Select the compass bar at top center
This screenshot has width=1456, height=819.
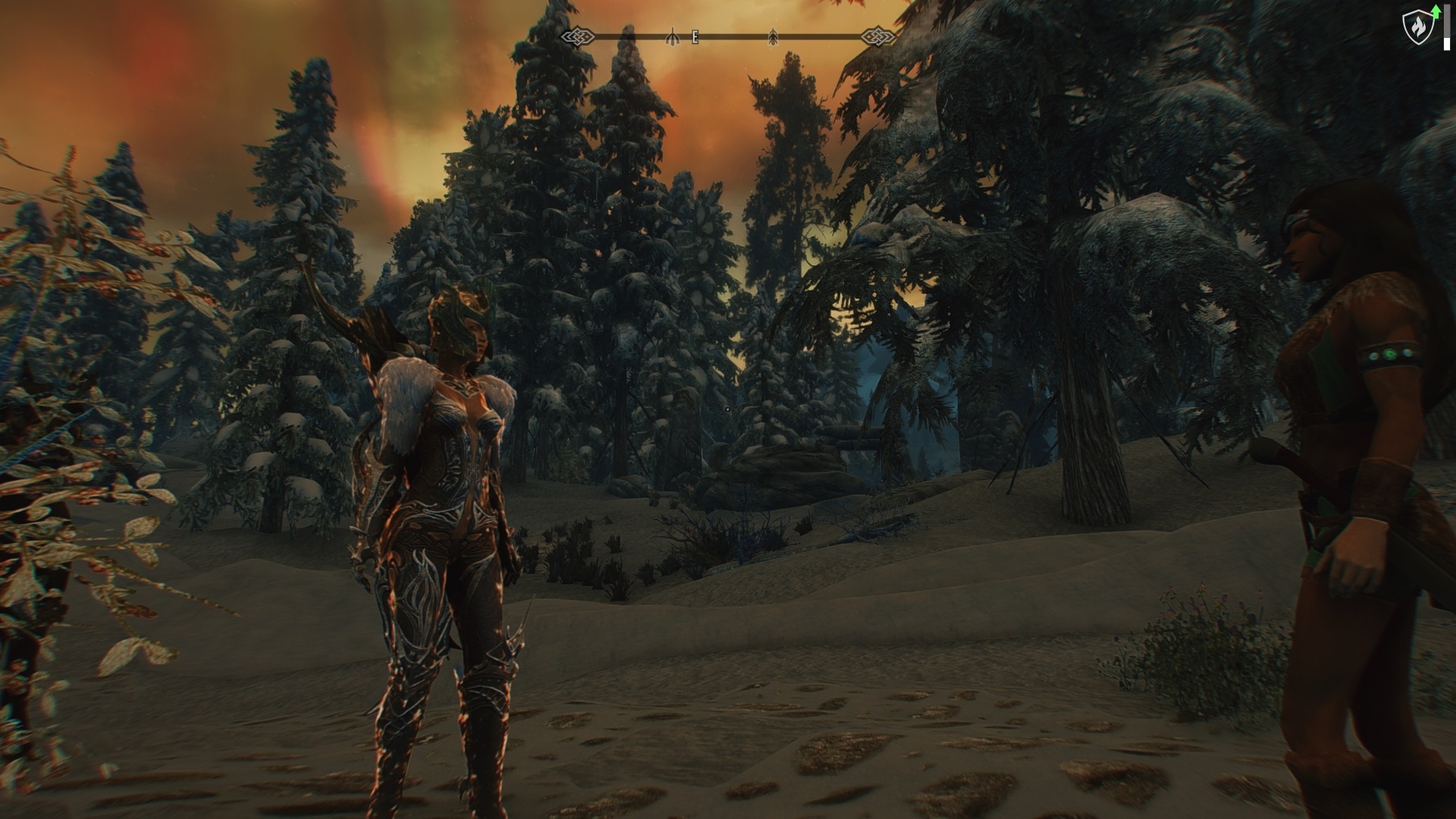tap(728, 35)
